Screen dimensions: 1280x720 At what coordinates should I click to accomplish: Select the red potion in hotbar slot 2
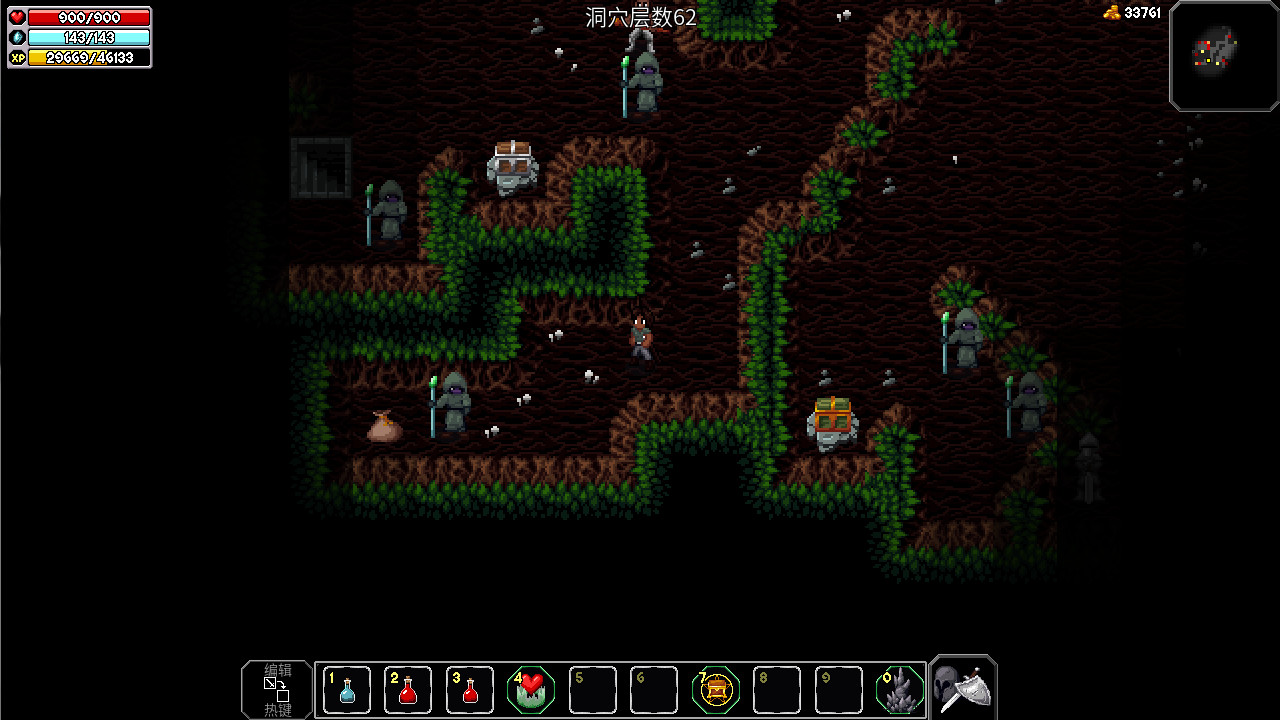pyautogui.click(x=408, y=689)
